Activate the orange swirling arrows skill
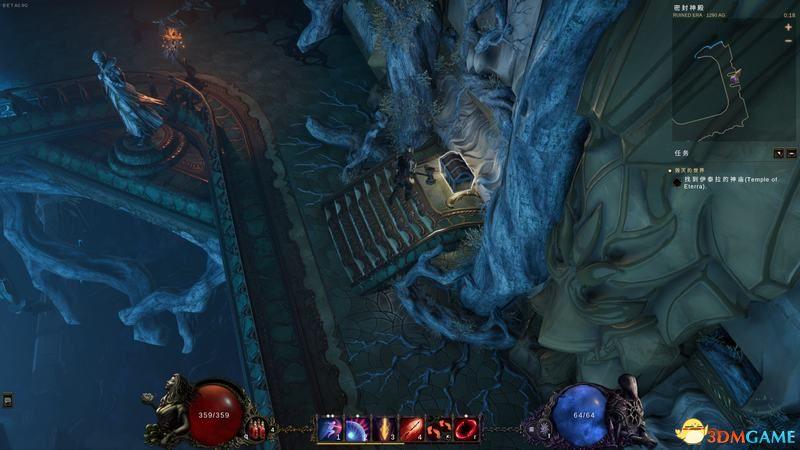 (x=438, y=429)
